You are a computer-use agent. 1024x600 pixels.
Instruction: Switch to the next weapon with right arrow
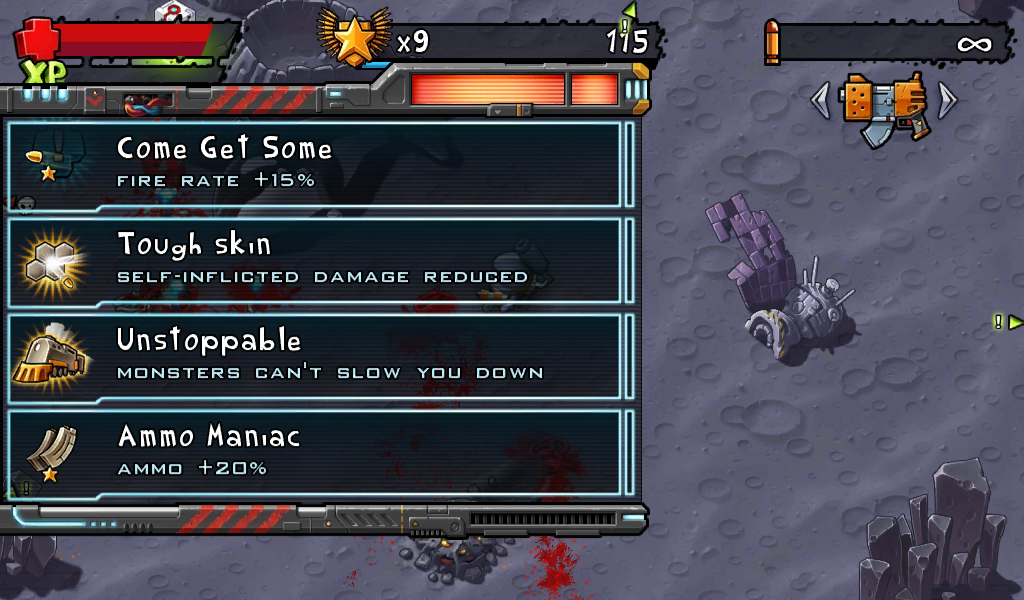coord(947,100)
